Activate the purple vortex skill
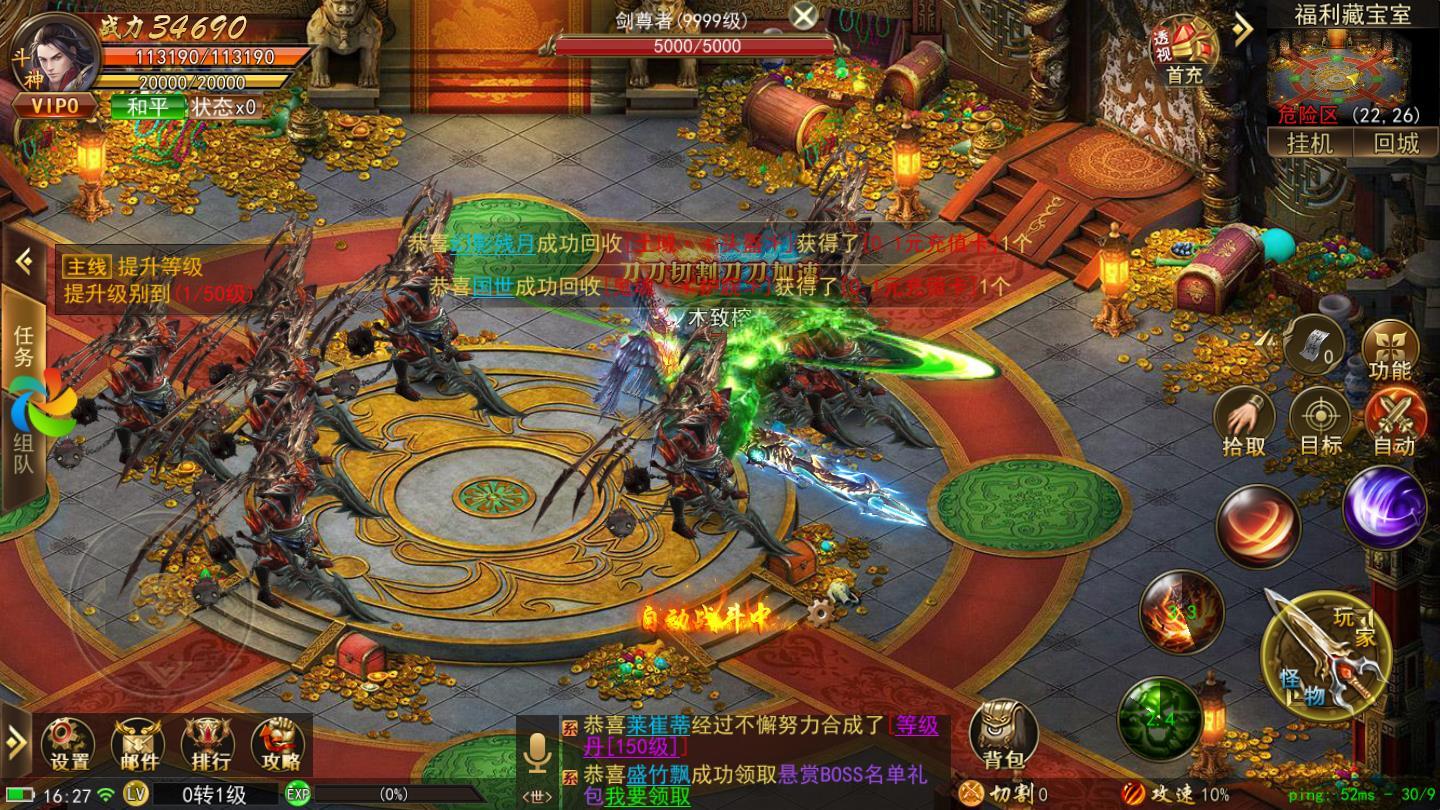 1384,508
